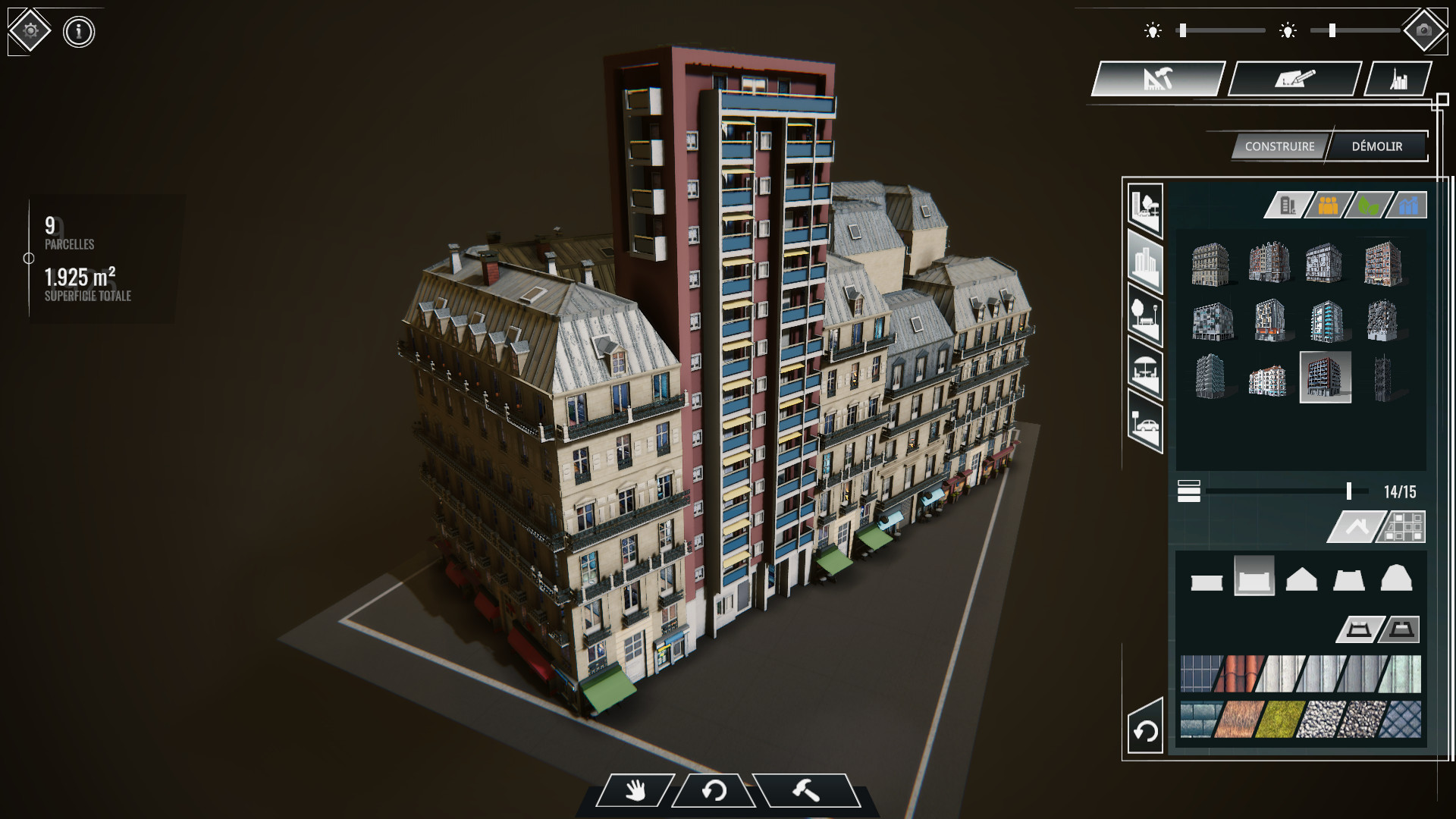Click the undo arrow in the build panel
Image resolution: width=1456 pixels, height=819 pixels.
pyautogui.click(x=1145, y=730)
